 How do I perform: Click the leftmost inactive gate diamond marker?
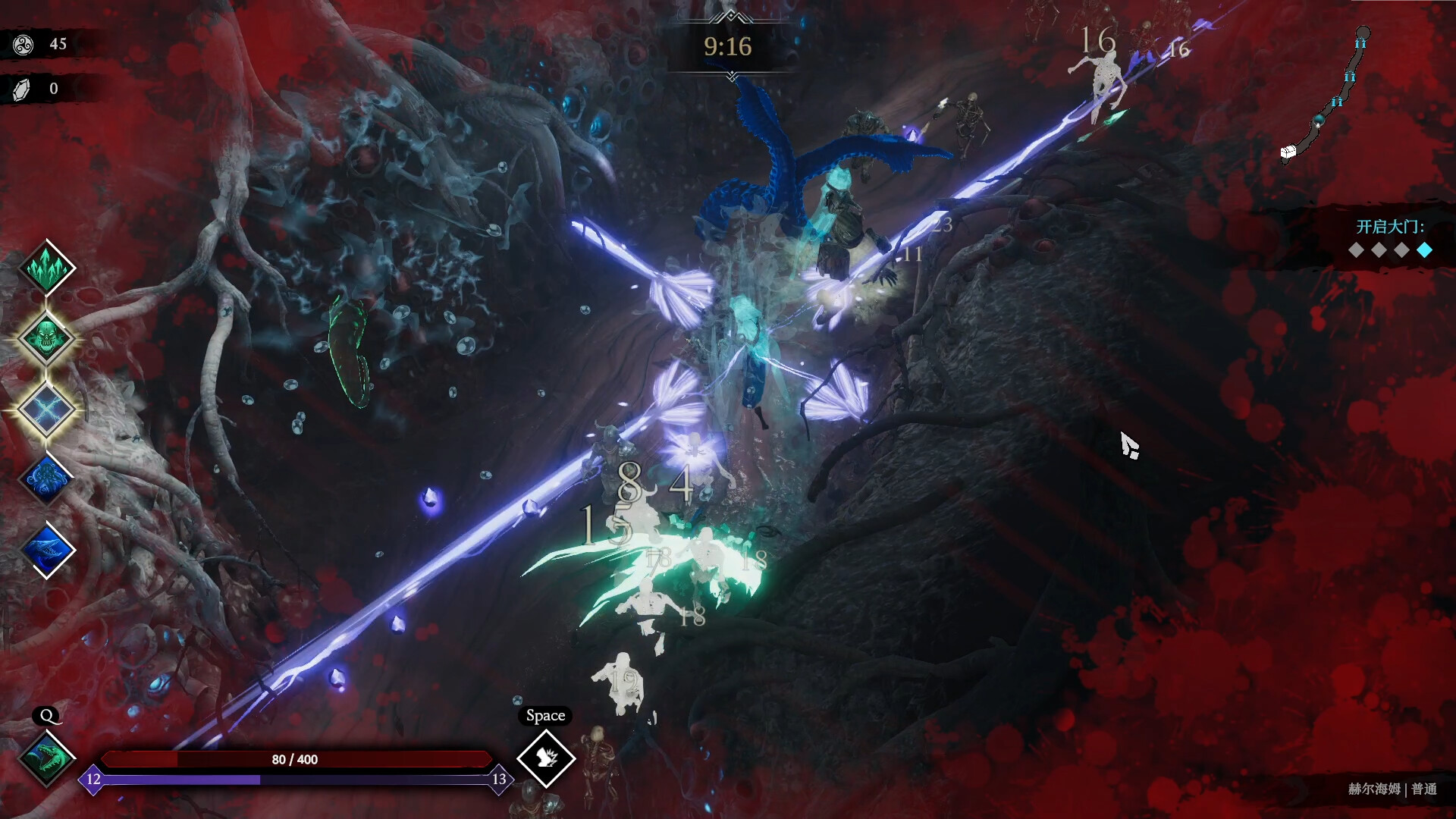click(1355, 250)
